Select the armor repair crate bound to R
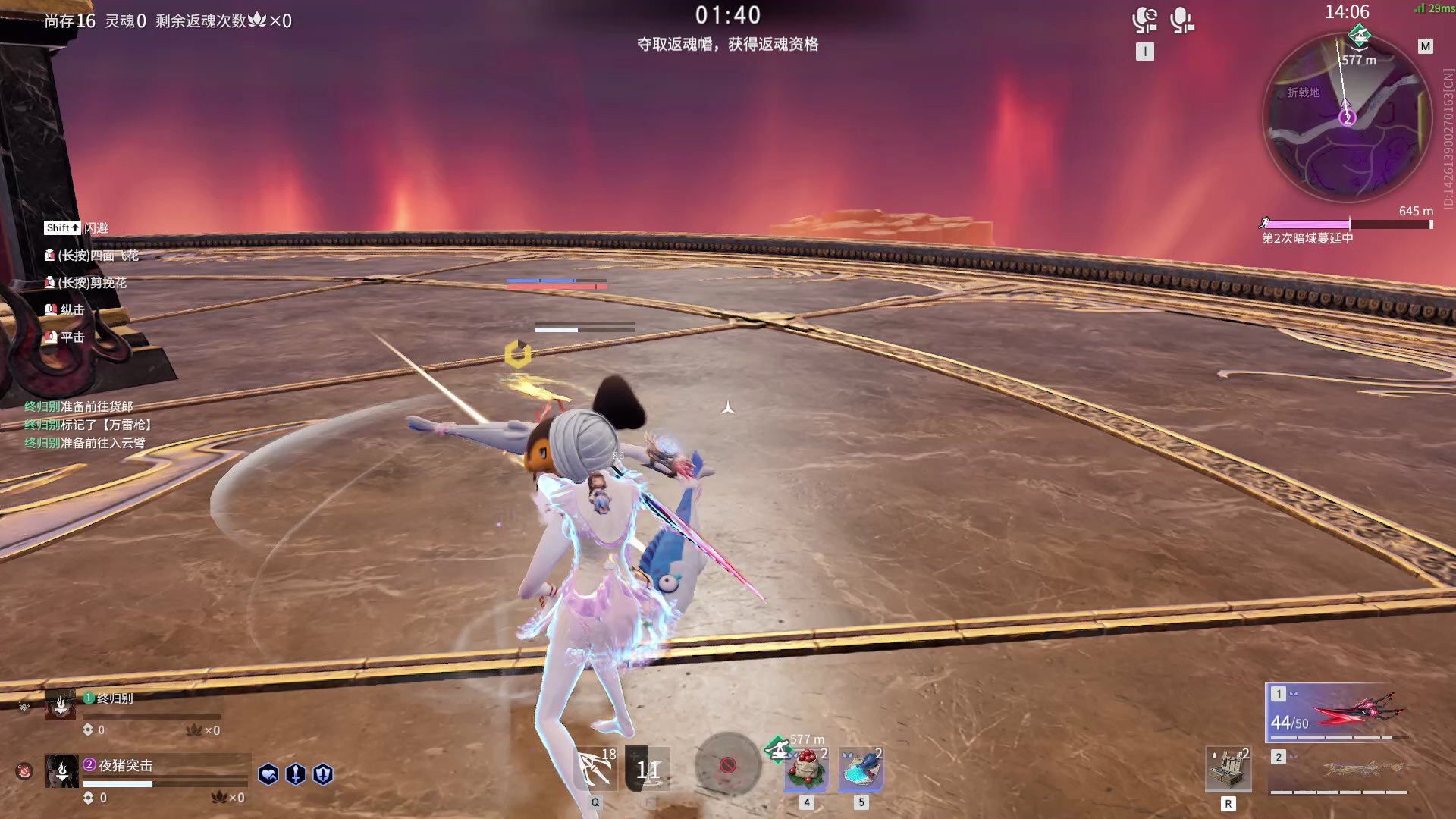 (1228, 770)
